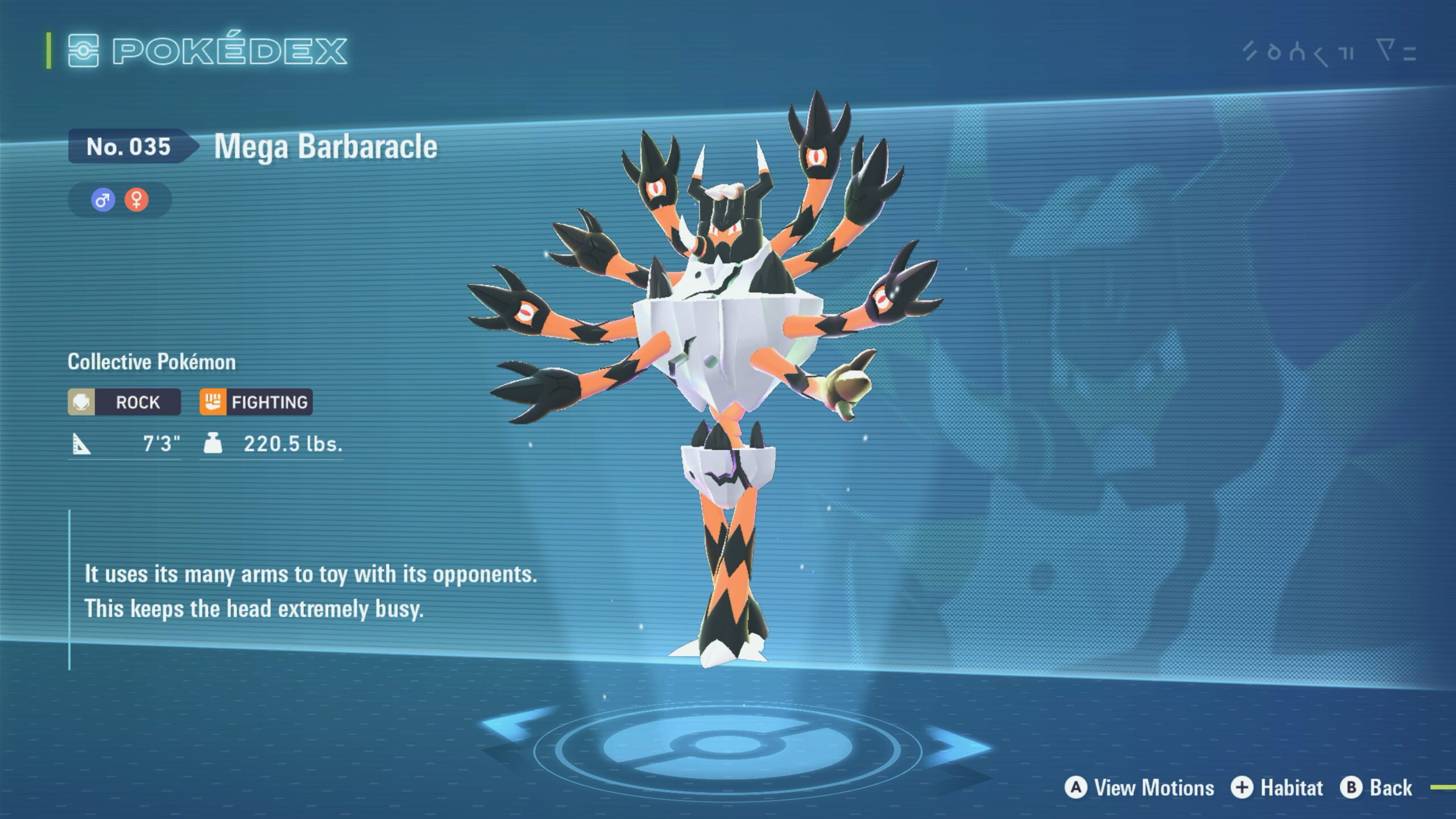Select View Motions option

tap(1139, 788)
